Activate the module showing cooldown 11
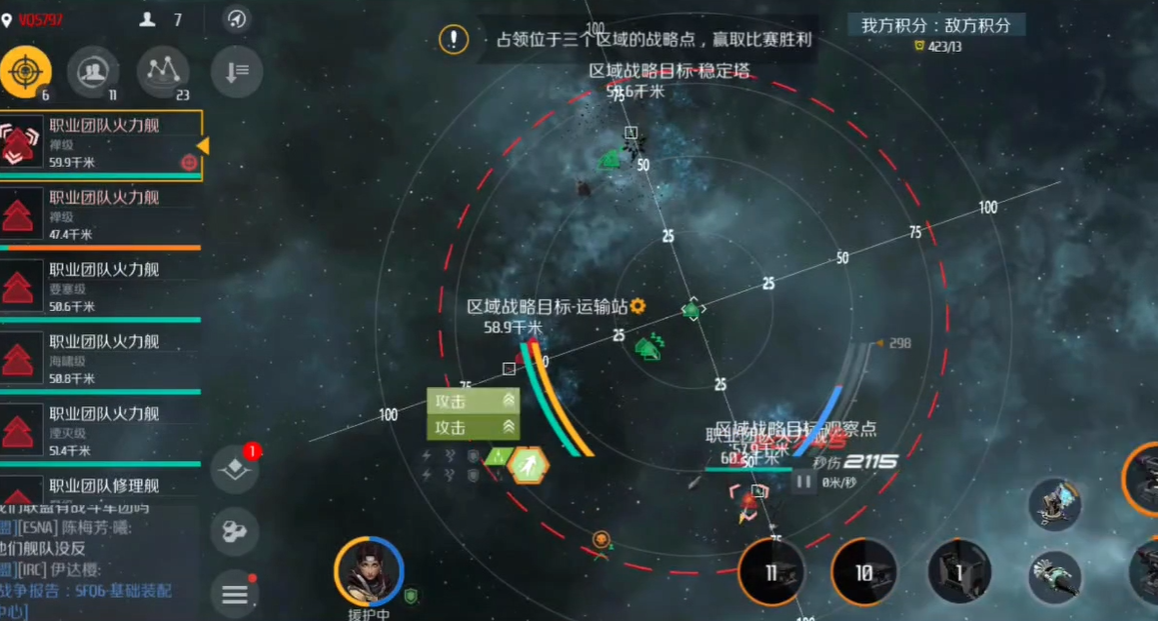The height and width of the screenshot is (621, 1158). tap(771, 573)
